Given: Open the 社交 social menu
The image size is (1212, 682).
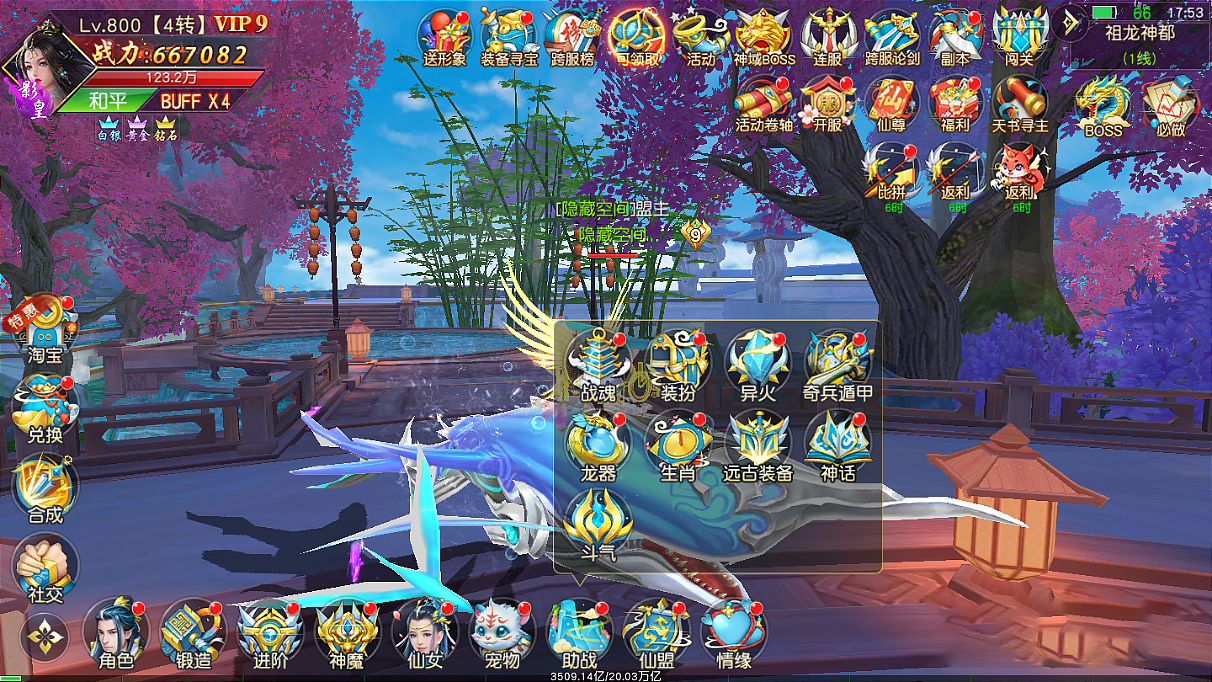Looking at the screenshot, I should pyautogui.click(x=45, y=566).
